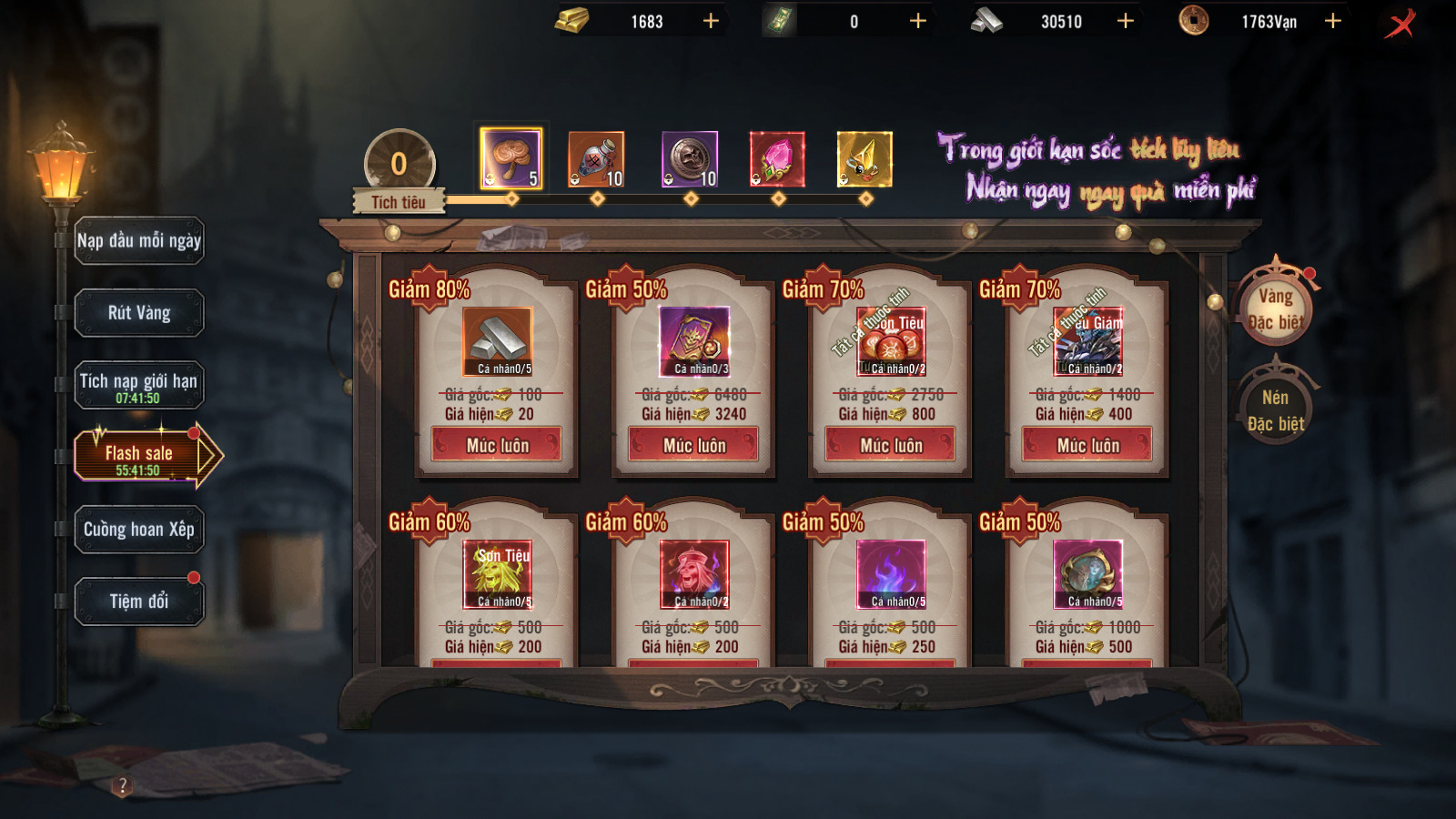The height and width of the screenshot is (819, 1456).
Task: Select the Rút Vàng menu entry
Action: click(x=139, y=313)
